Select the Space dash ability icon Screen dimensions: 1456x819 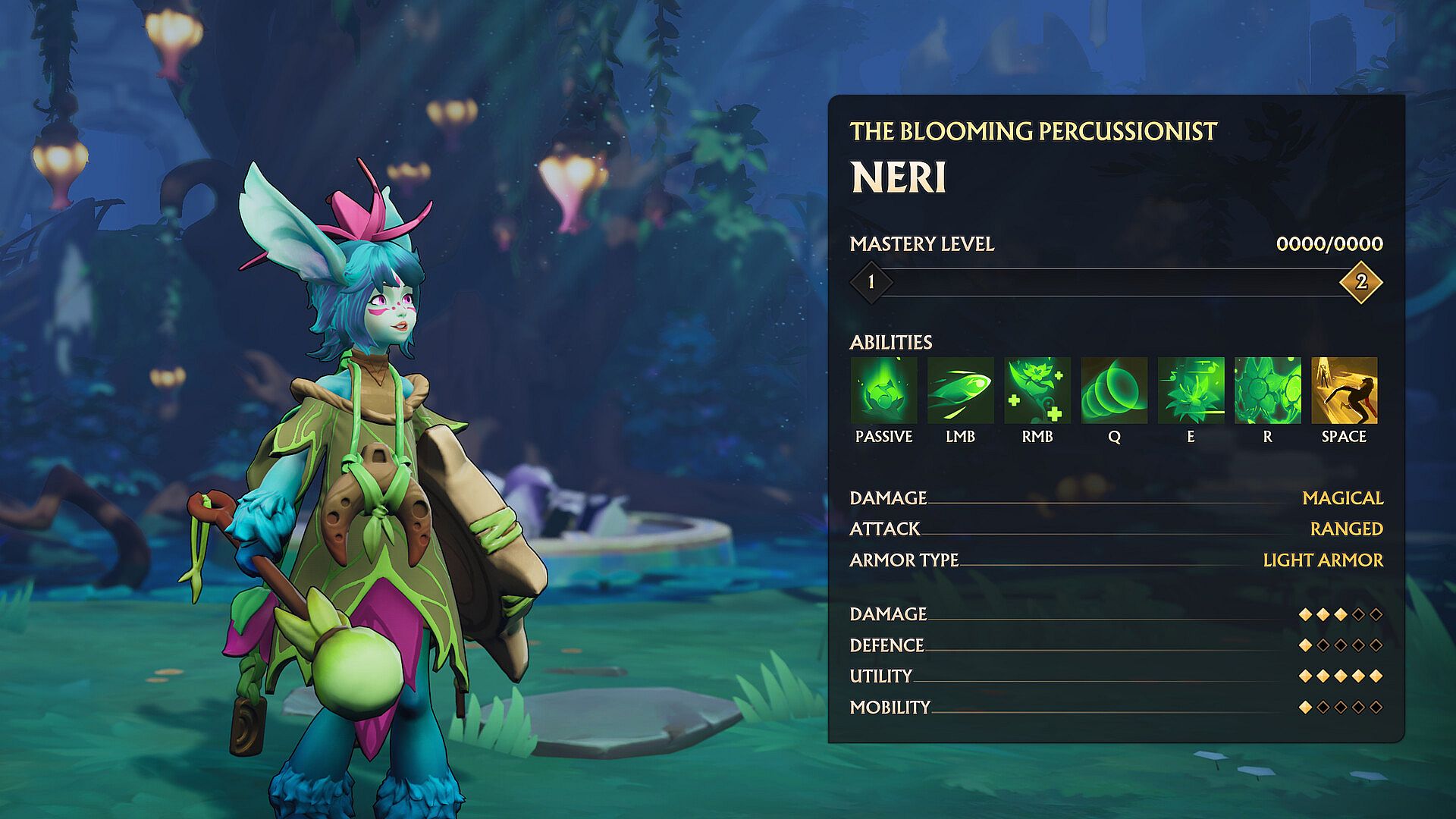1344,391
